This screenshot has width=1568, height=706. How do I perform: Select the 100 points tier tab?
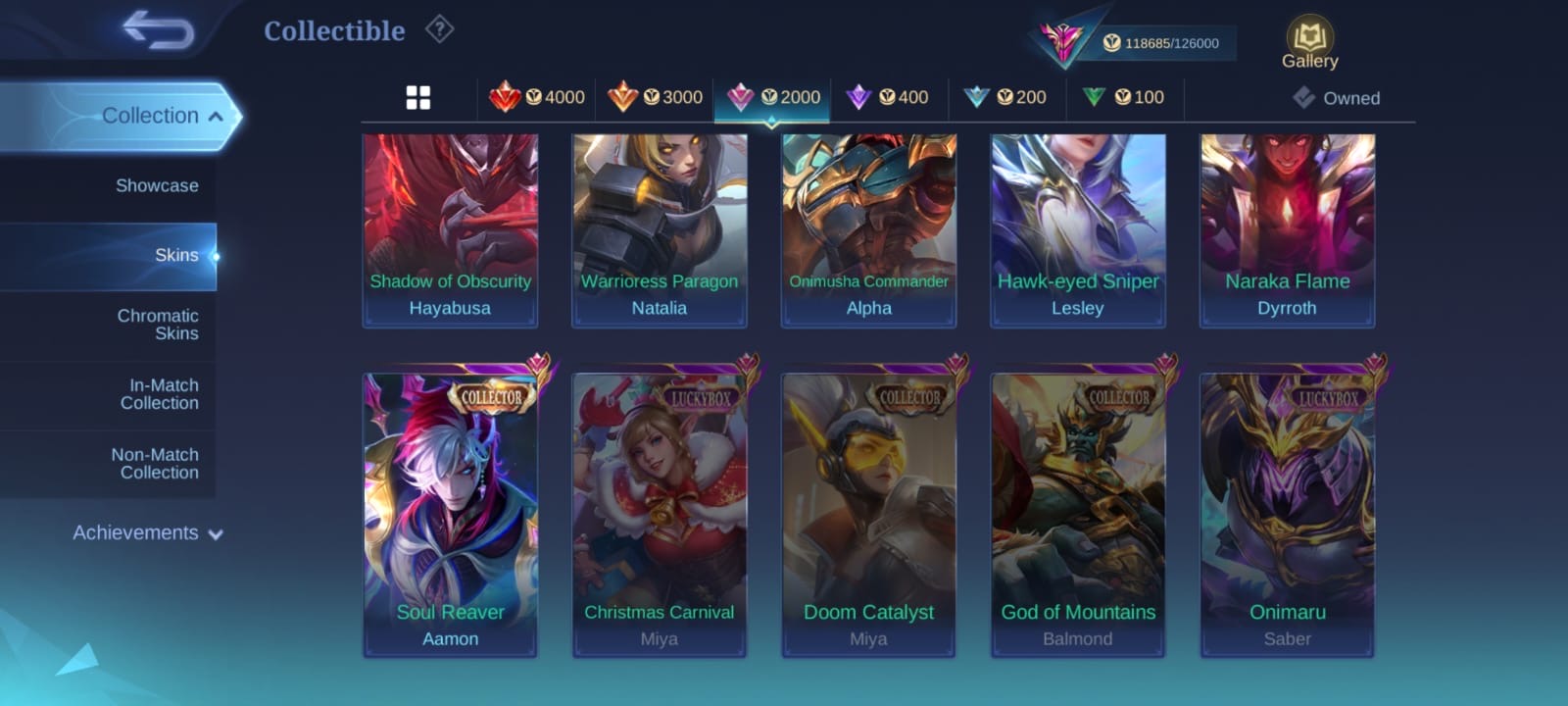click(1124, 97)
